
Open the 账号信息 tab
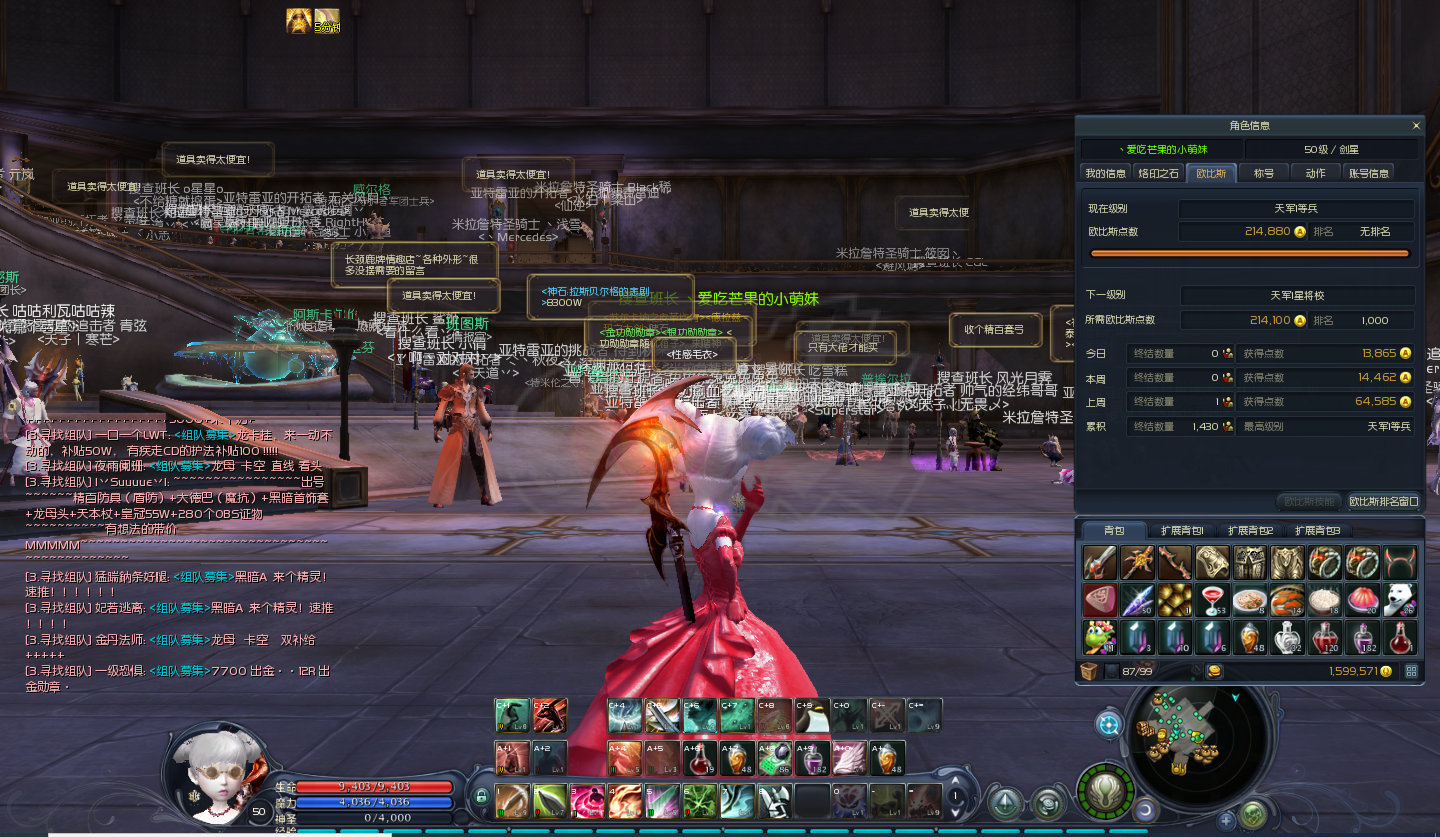(x=1368, y=173)
